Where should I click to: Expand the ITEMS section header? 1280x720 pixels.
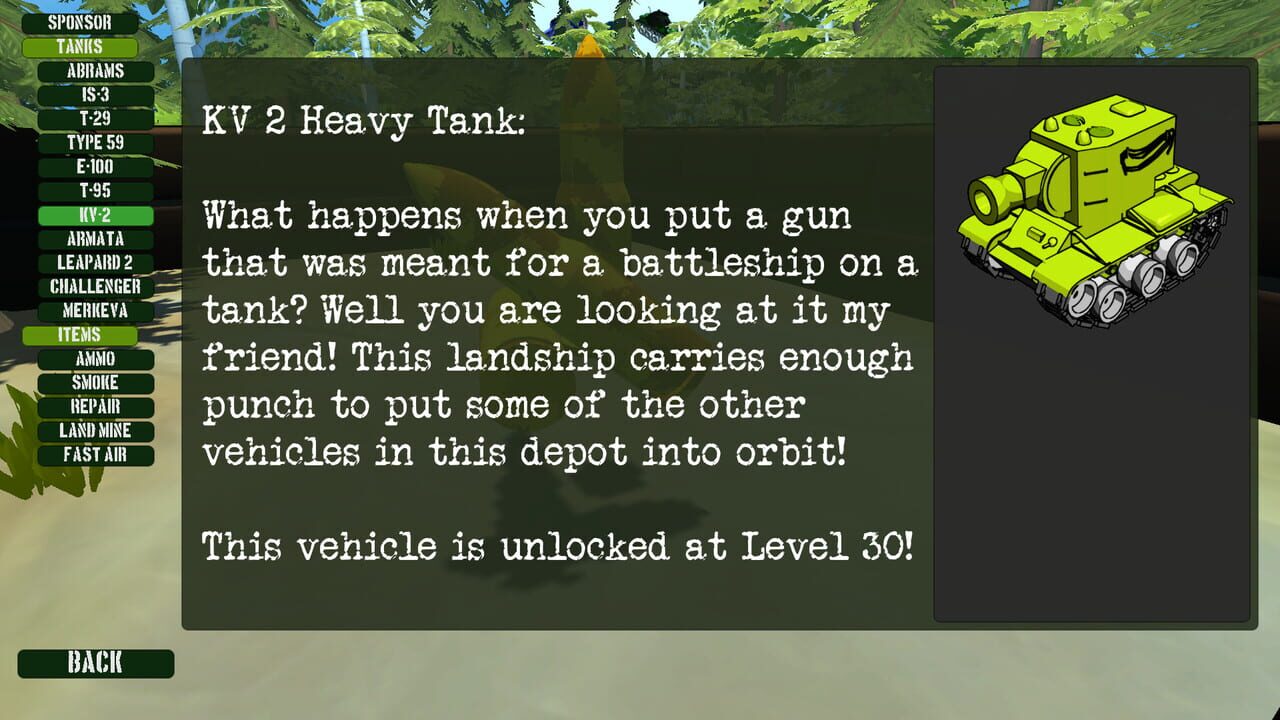coord(82,334)
